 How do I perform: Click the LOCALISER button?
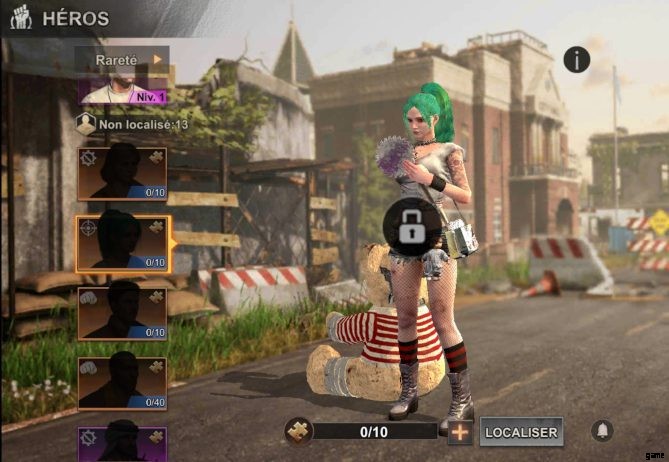click(x=520, y=432)
